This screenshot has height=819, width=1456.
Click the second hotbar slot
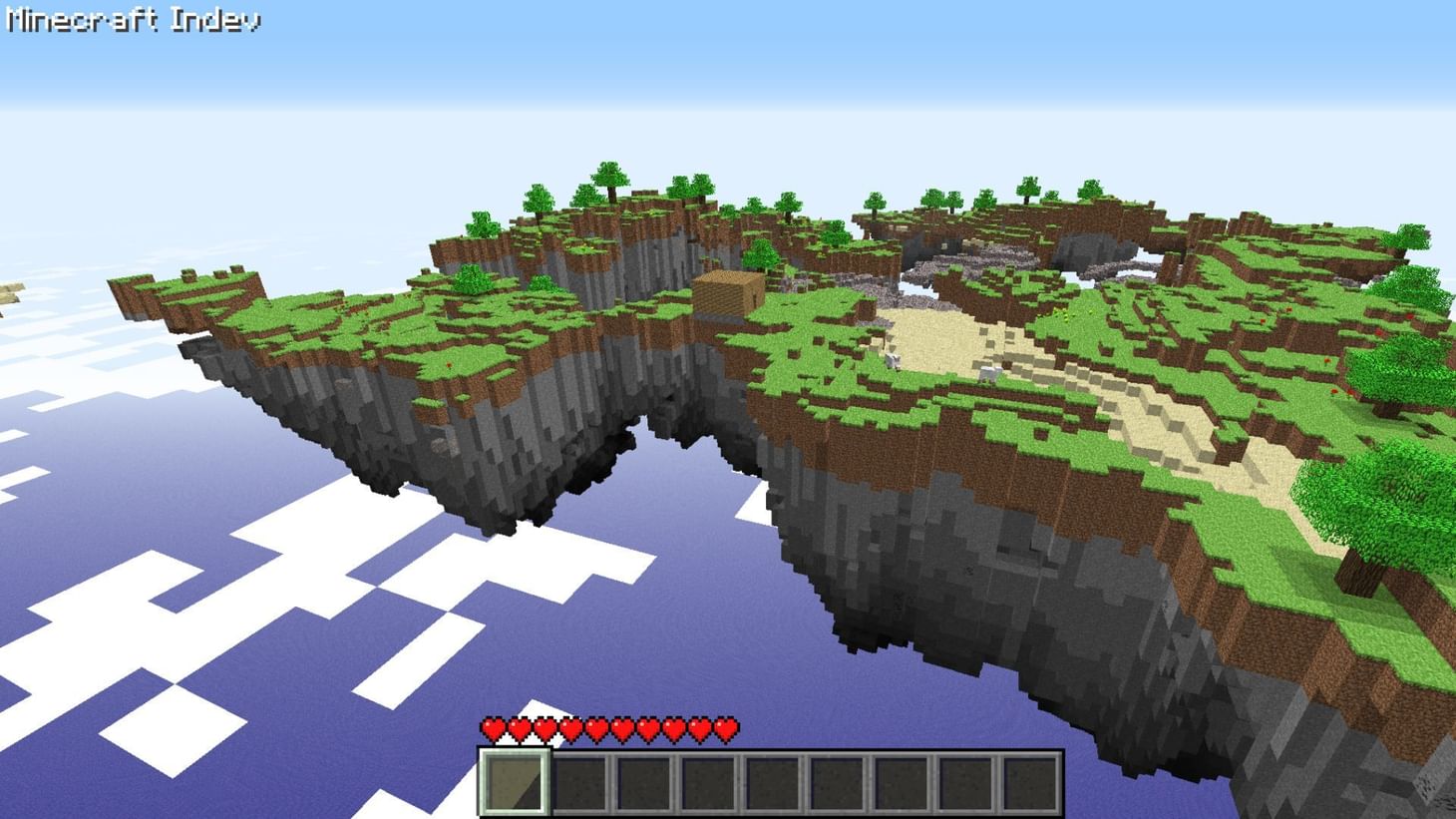(x=578, y=783)
